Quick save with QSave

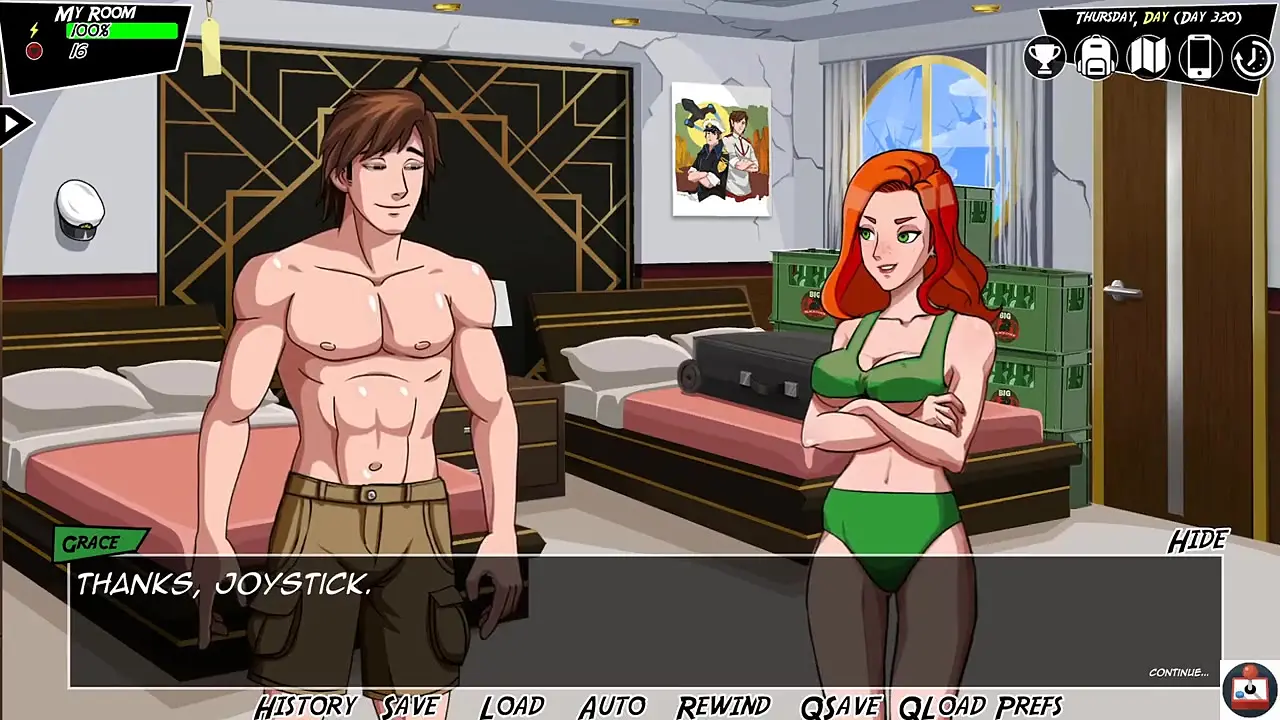click(840, 706)
